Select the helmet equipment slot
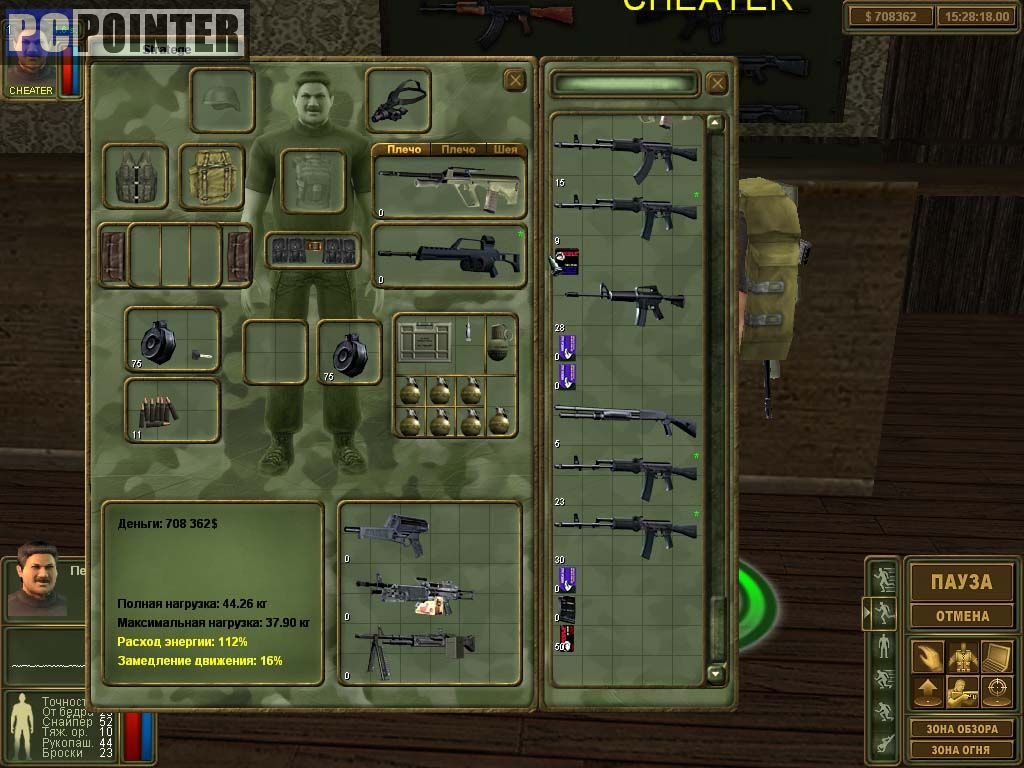Screen dimensions: 1024x768 (221, 100)
